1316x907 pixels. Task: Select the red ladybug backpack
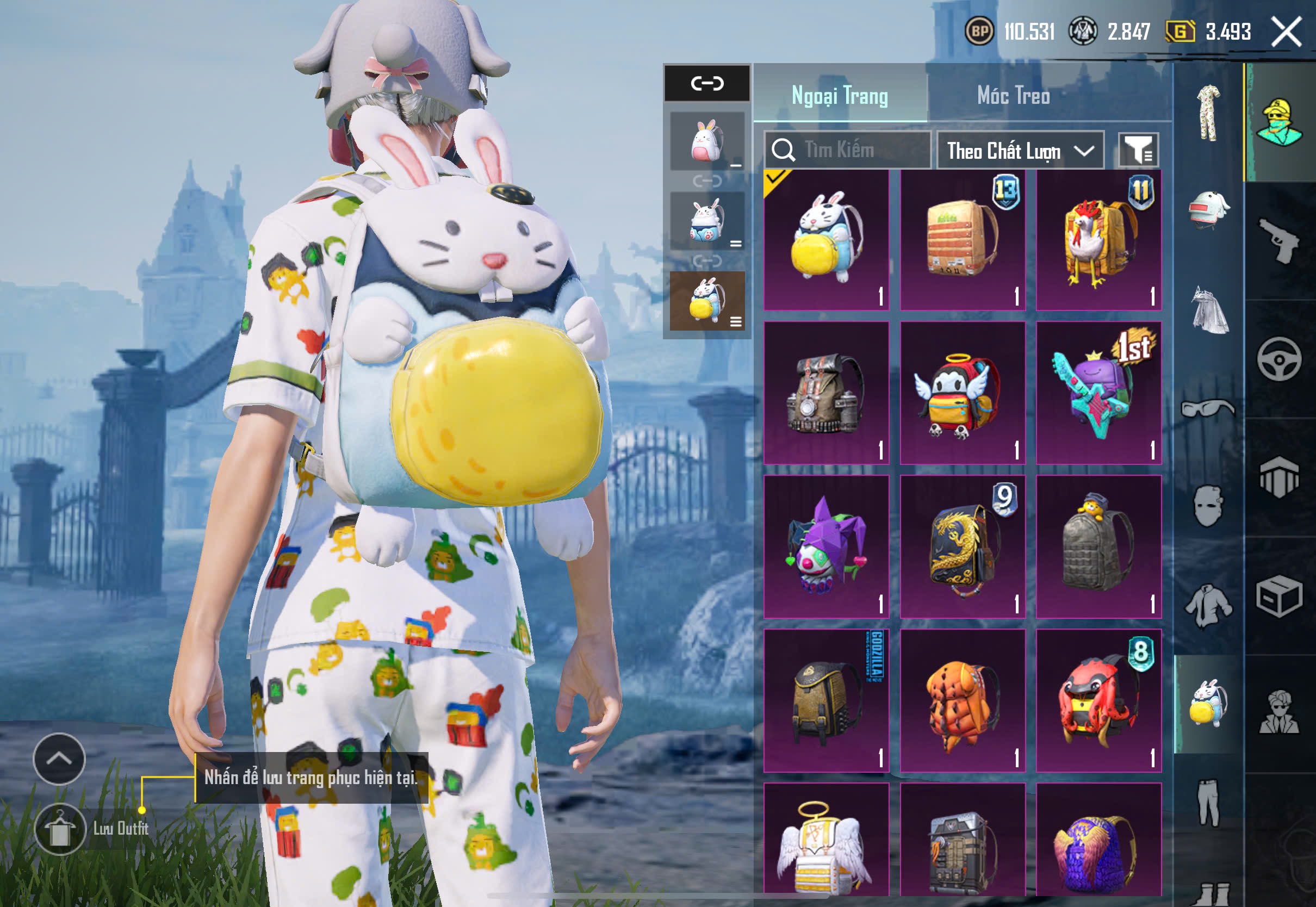[x=1098, y=700]
